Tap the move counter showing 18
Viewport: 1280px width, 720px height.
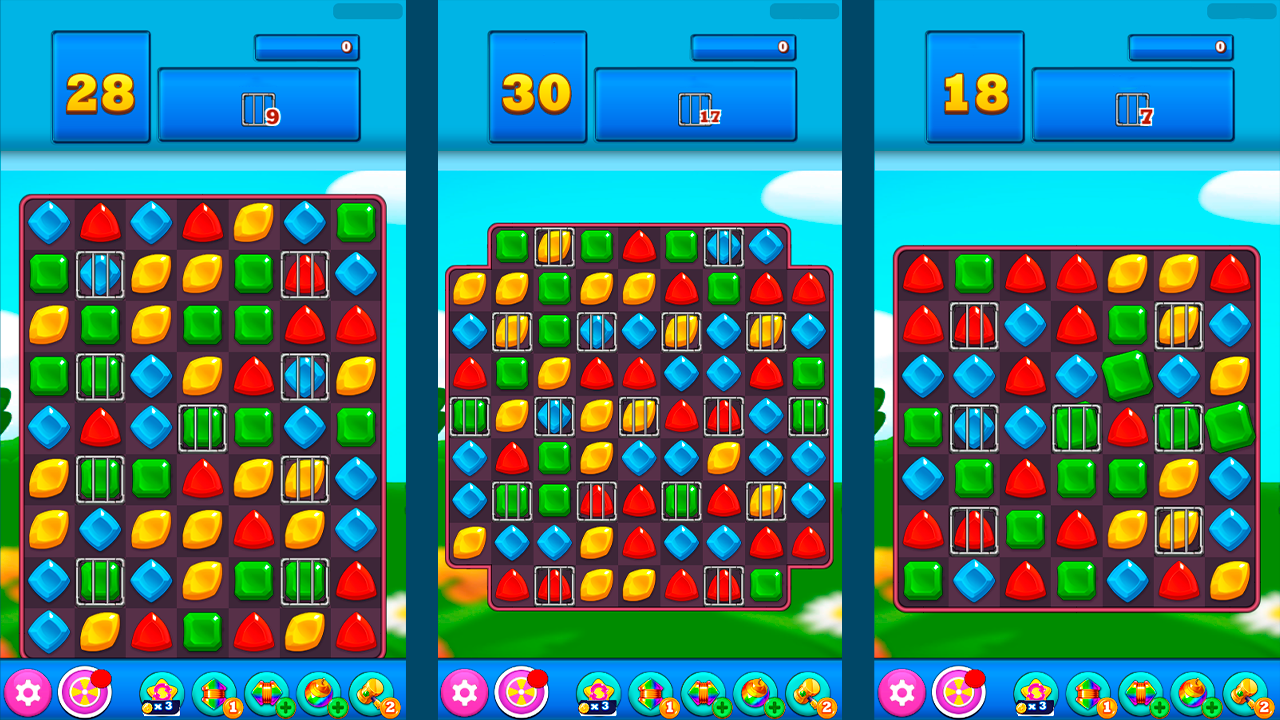tap(974, 95)
